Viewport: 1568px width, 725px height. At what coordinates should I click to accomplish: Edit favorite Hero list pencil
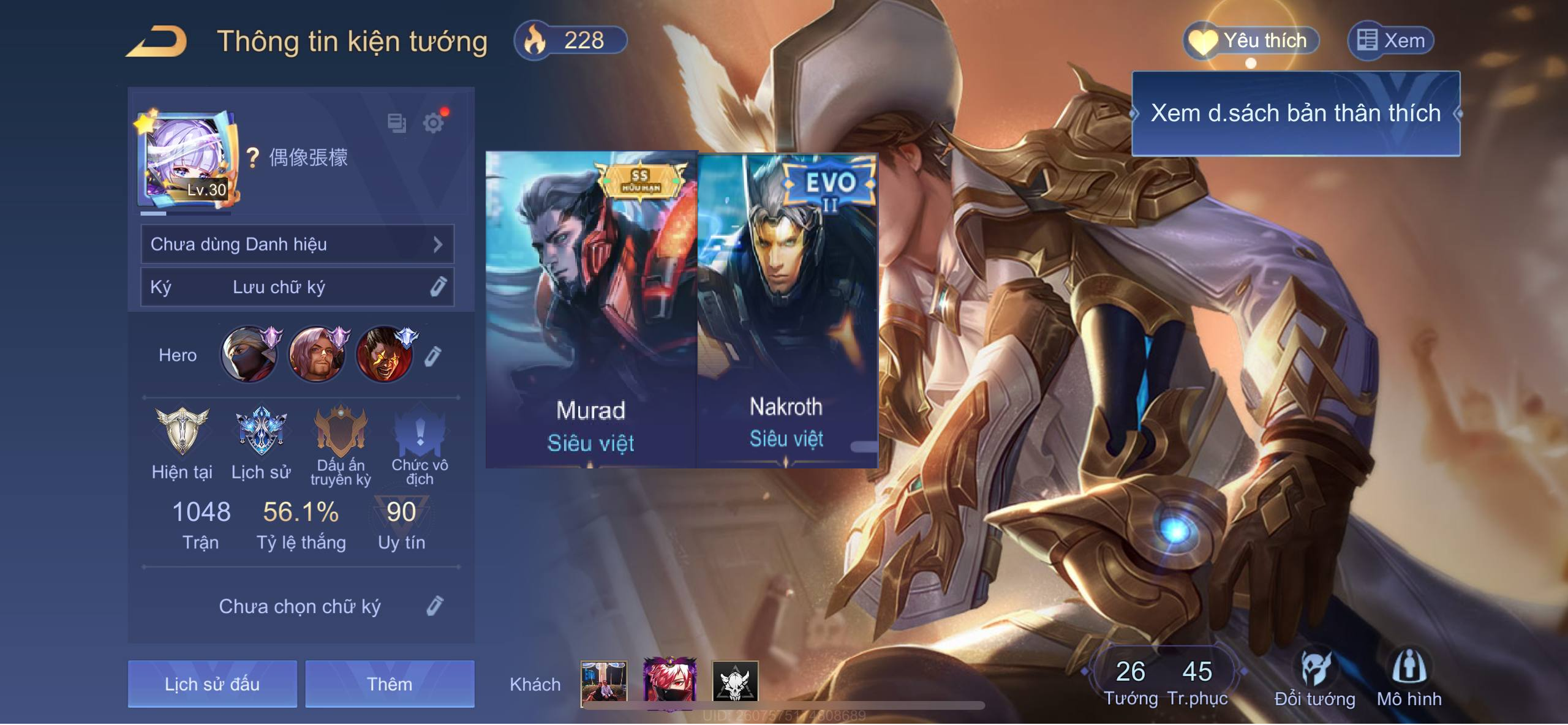pos(432,356)
